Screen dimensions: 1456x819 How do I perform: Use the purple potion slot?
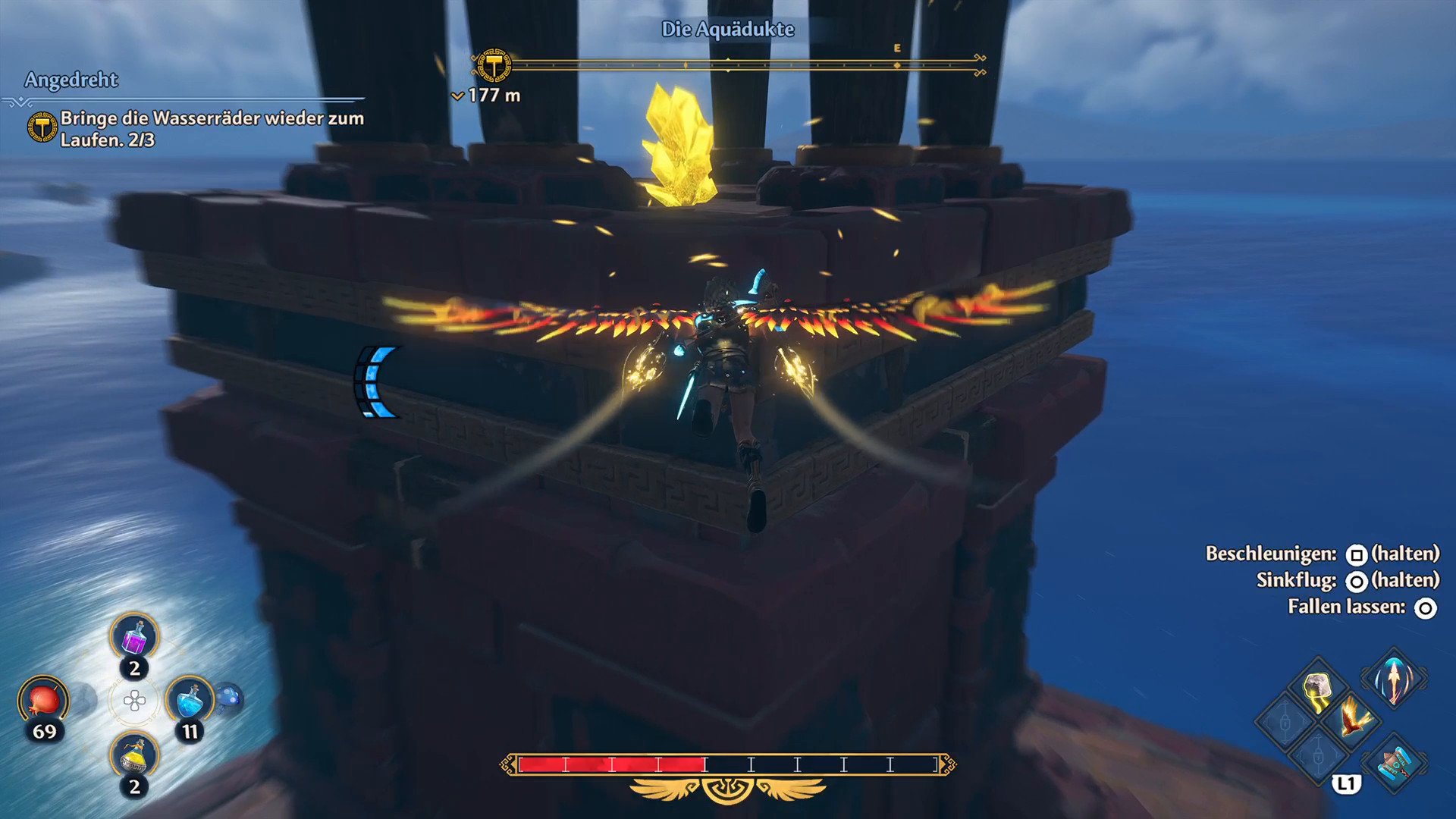[x=134, y=637]
